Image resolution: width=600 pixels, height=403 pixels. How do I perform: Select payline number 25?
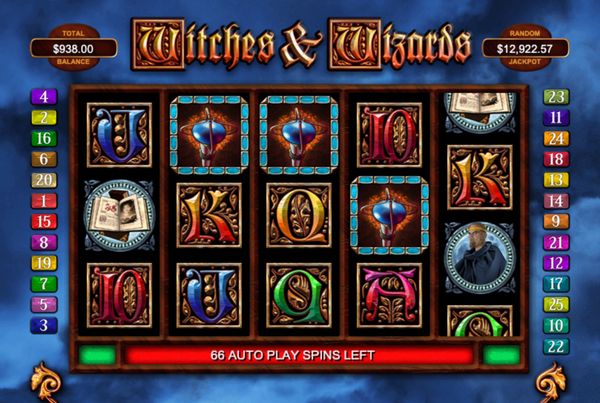[556, 304]
